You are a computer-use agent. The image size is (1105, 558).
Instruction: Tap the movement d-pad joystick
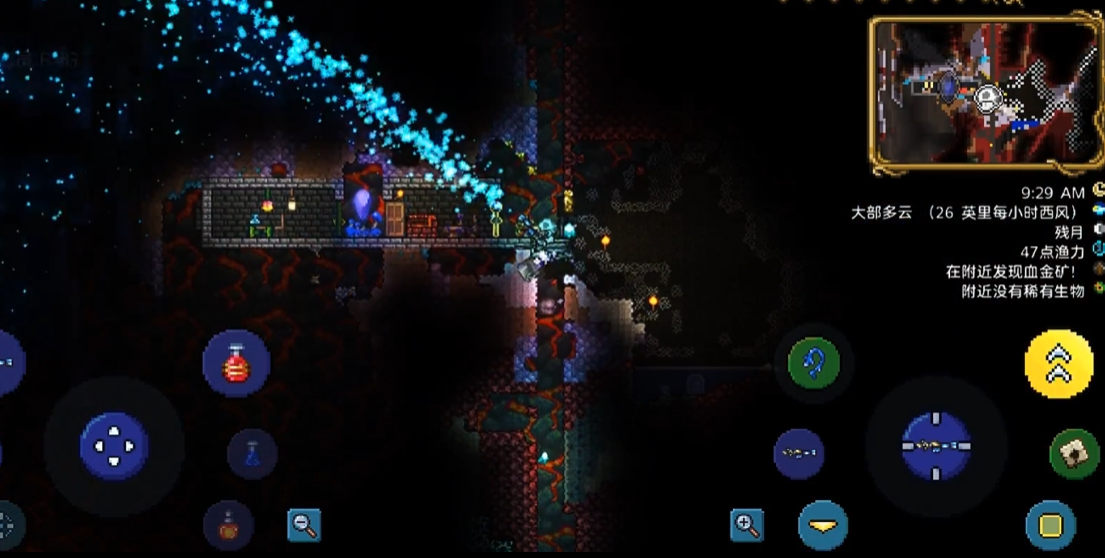click(114, 446)
